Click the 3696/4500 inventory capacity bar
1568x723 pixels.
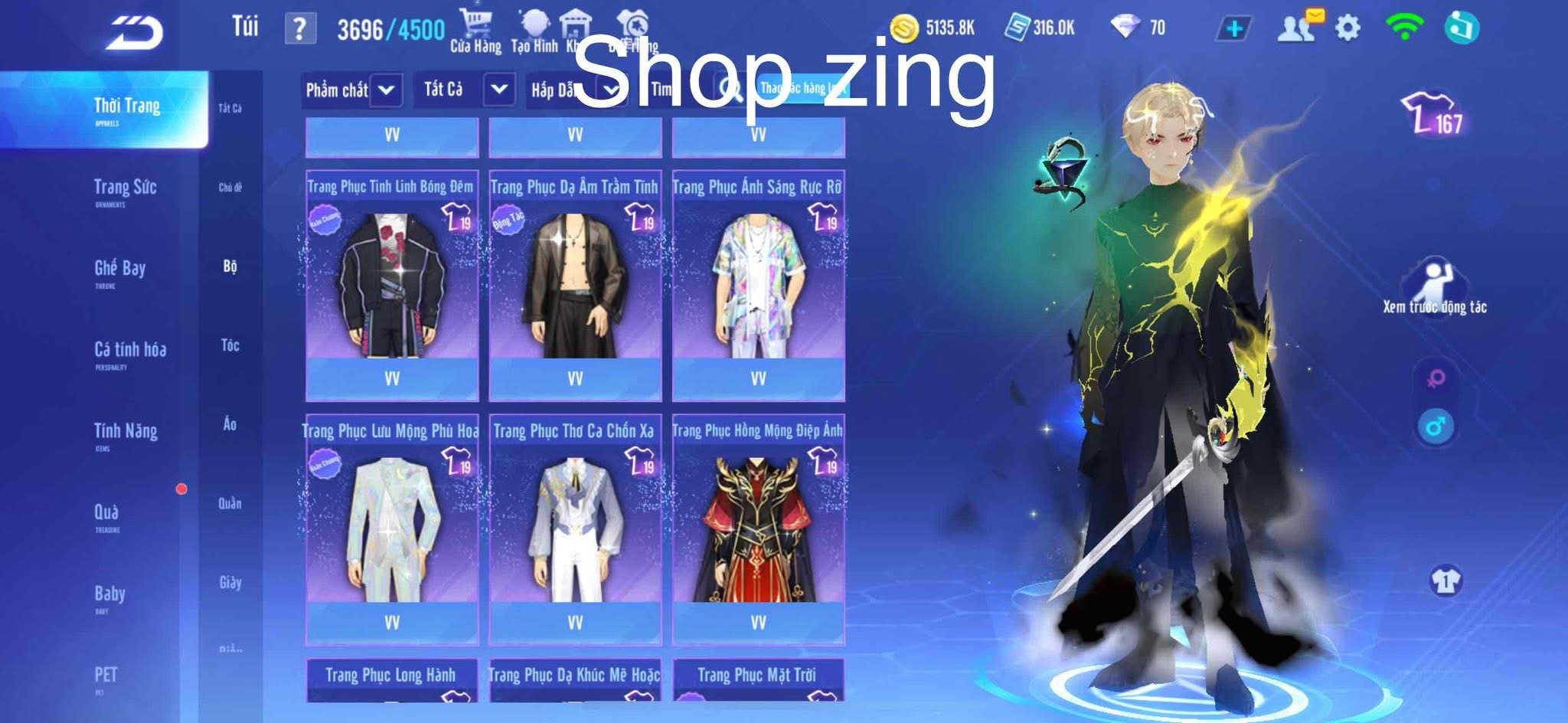coord(390,27)
